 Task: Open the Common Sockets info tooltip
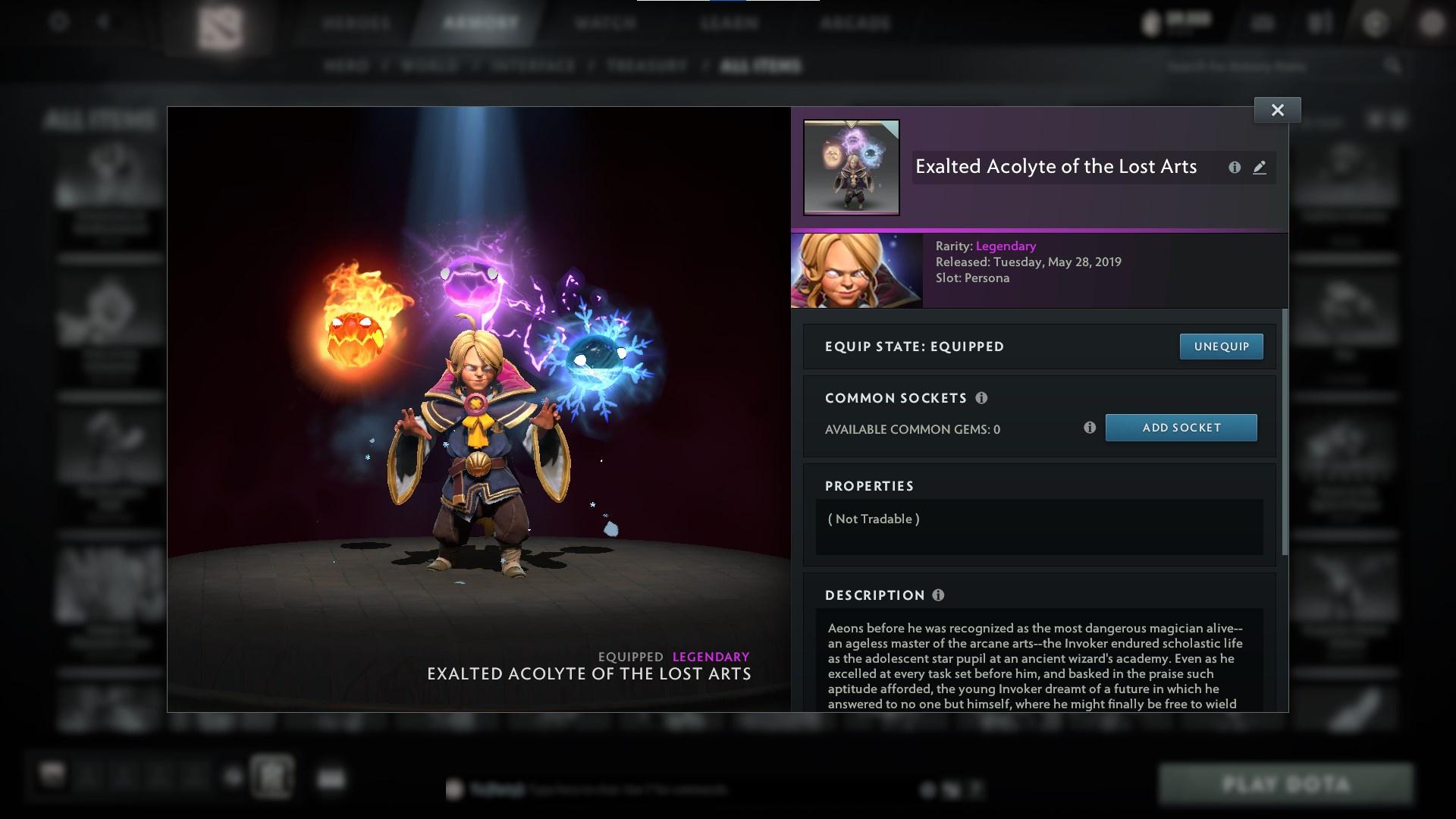(x=982, y=398)
